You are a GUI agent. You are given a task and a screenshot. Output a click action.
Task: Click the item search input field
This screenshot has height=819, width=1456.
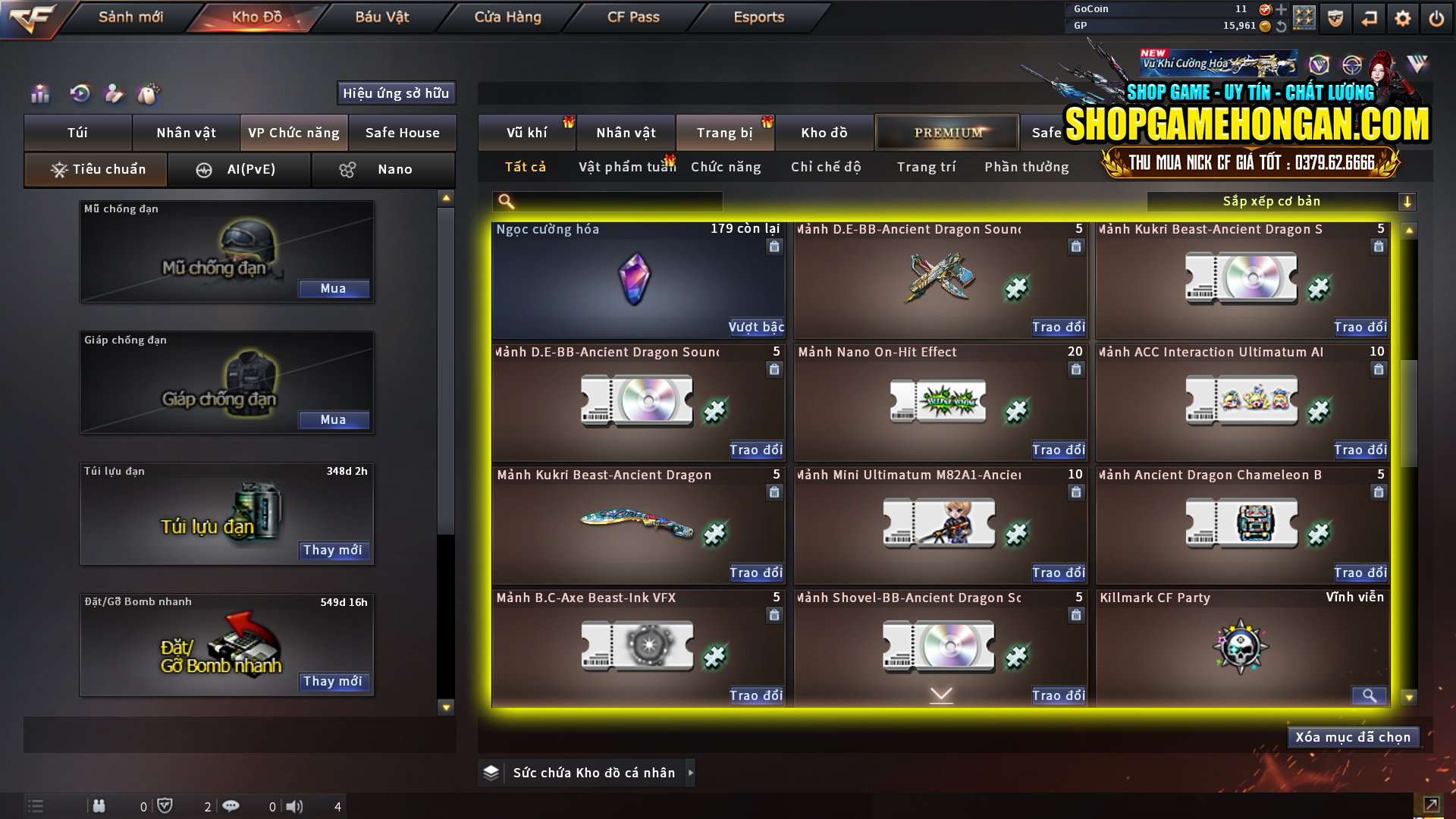point(607,201)
